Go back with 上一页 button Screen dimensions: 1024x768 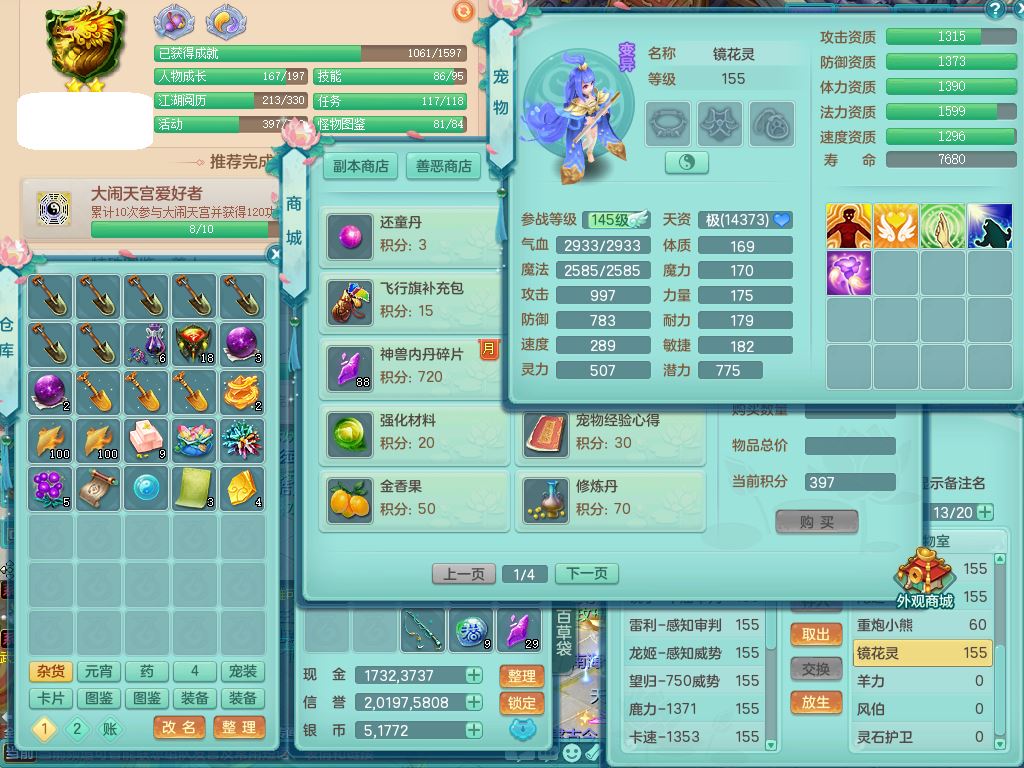pos(464,574)
